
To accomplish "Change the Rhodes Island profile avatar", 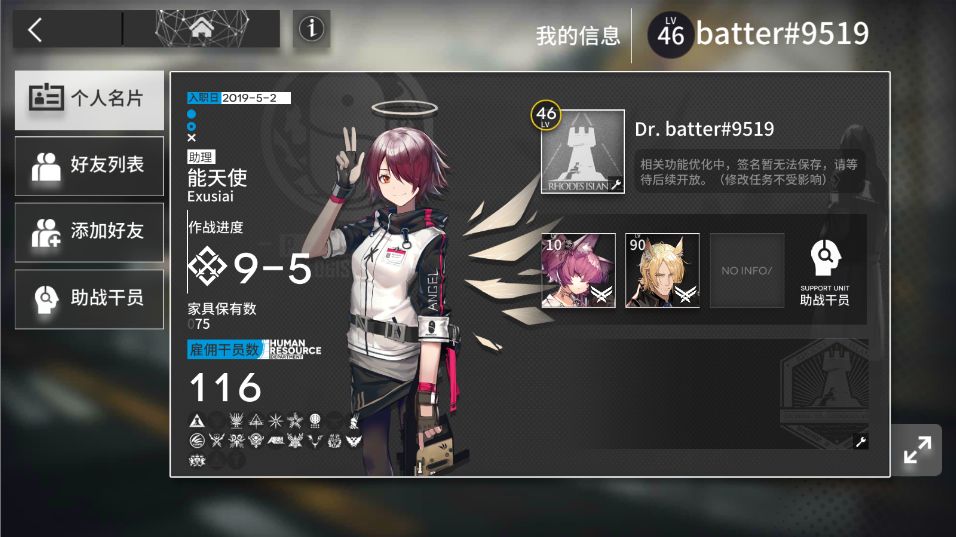I will click(x=583, y=152).
